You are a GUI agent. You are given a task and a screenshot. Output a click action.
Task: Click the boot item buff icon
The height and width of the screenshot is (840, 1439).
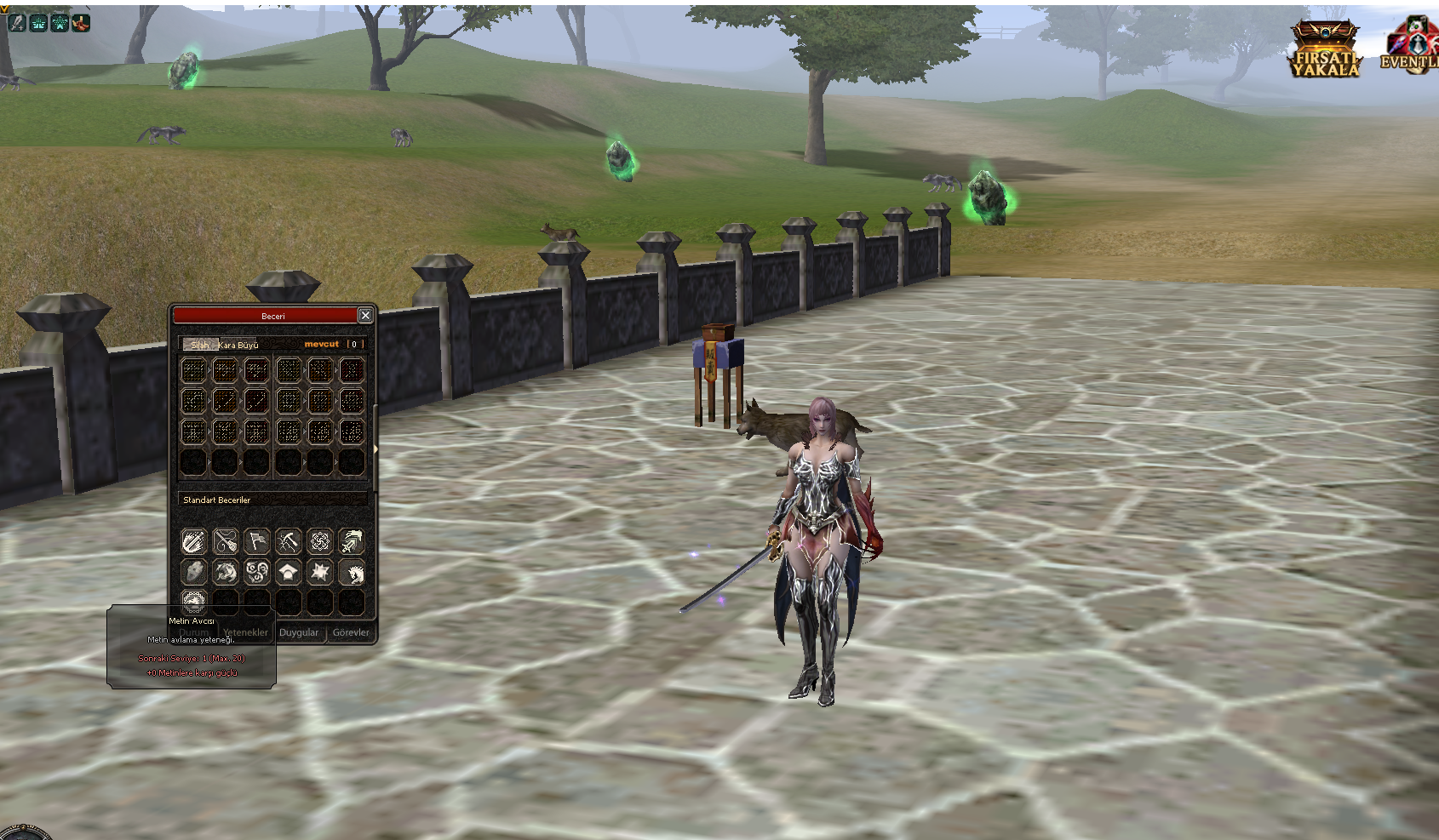point(81,23)
